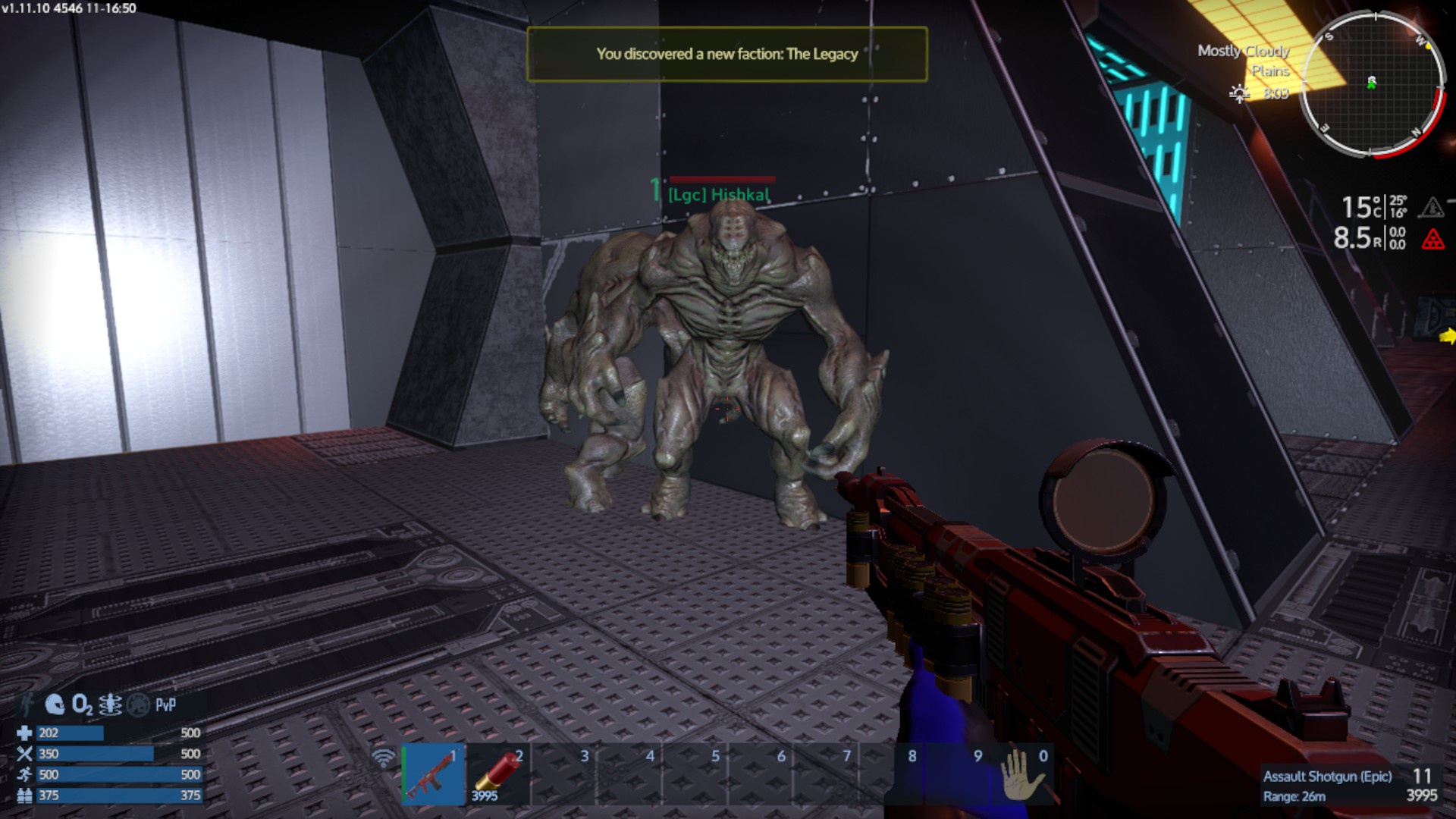This screenshot has width=1456, height=819.
Task: Choose the open hand slot in the hotbar
Action: pos(1022,774)
